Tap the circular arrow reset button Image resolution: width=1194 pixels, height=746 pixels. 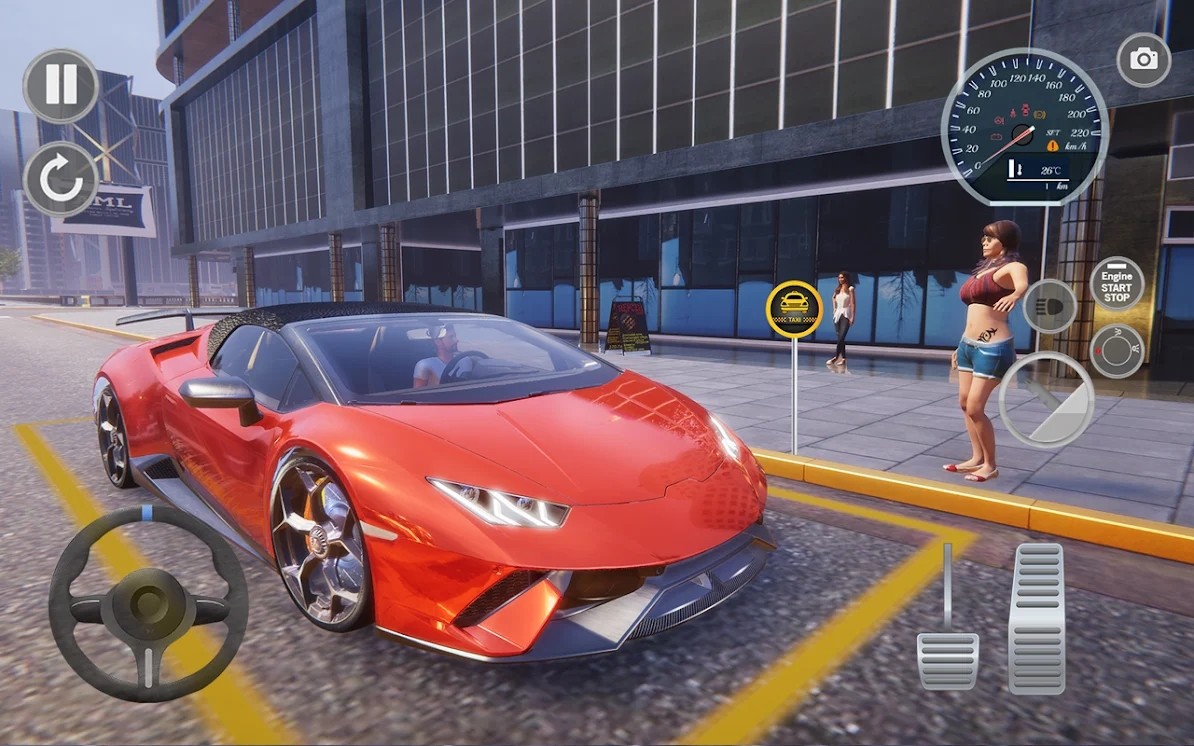pyautogui.click(x=61, y=180)
